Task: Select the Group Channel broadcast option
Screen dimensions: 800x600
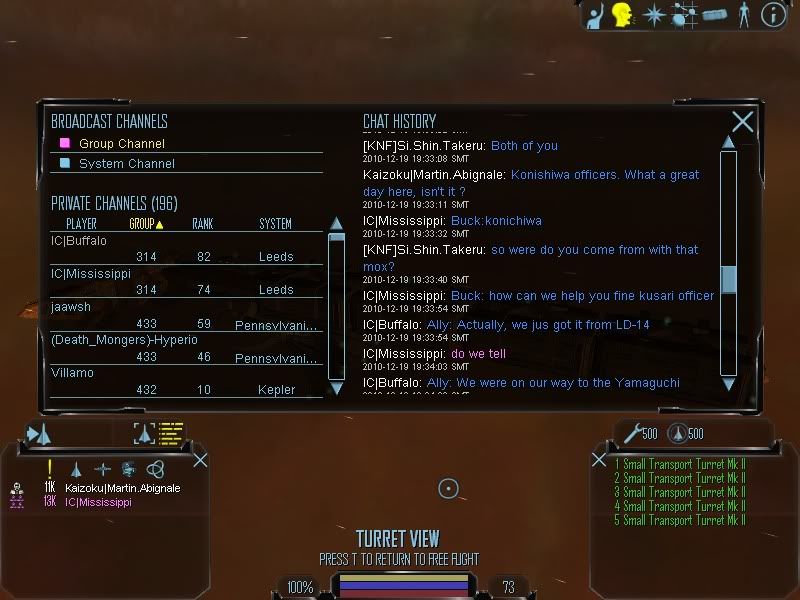Action: 121,144
